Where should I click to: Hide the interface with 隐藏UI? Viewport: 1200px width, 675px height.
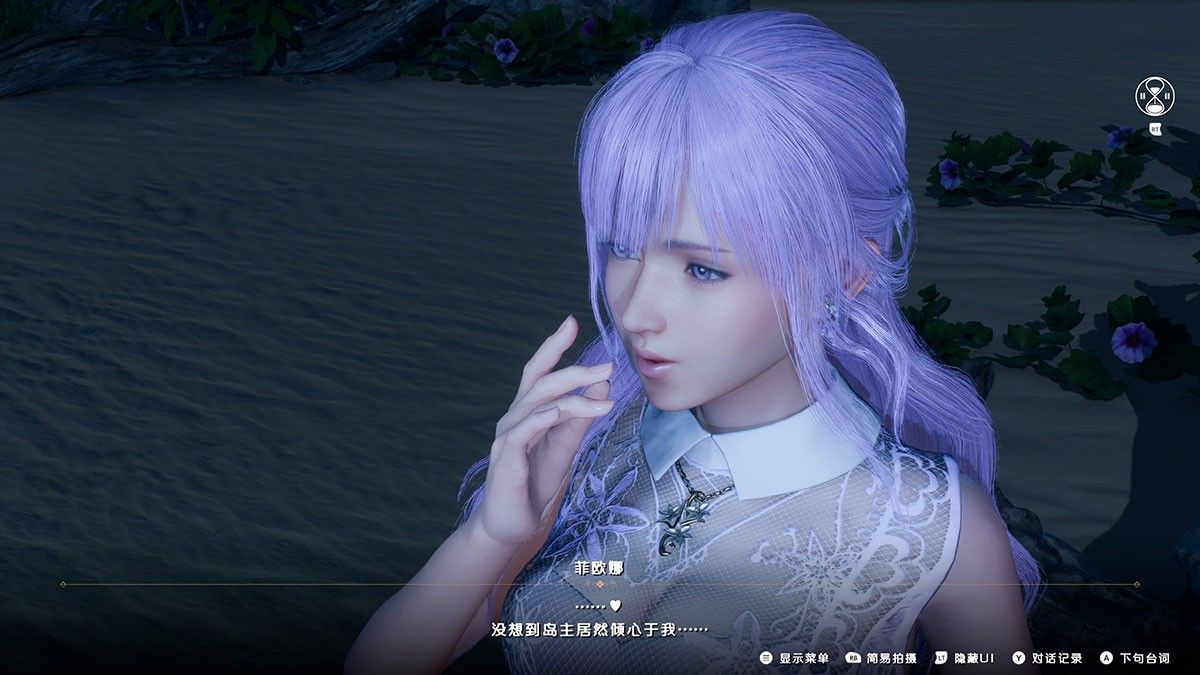tap(965, 658)
